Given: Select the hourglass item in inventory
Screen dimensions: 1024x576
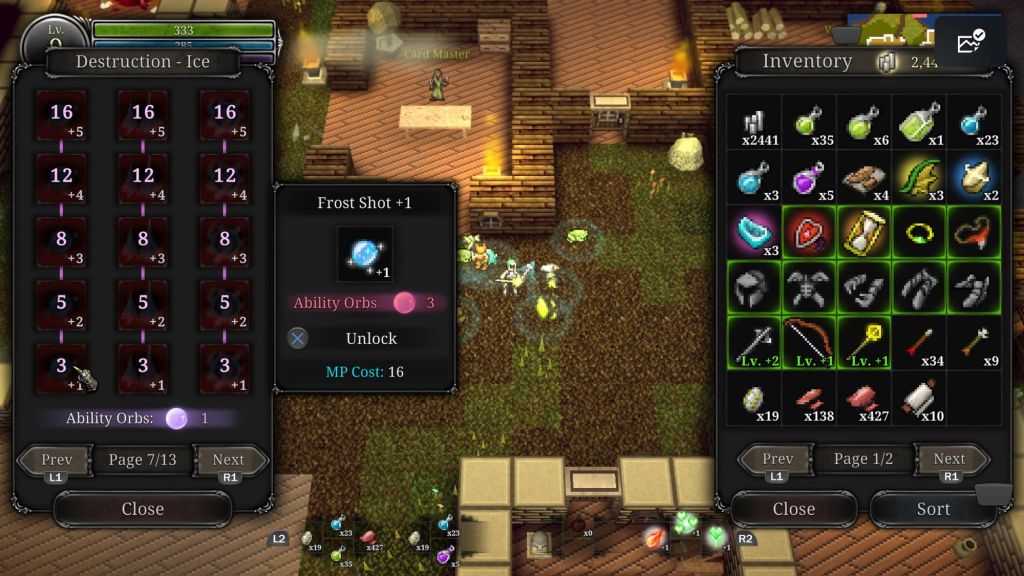Looking at the screenshot, I should [x=864, y=232].
